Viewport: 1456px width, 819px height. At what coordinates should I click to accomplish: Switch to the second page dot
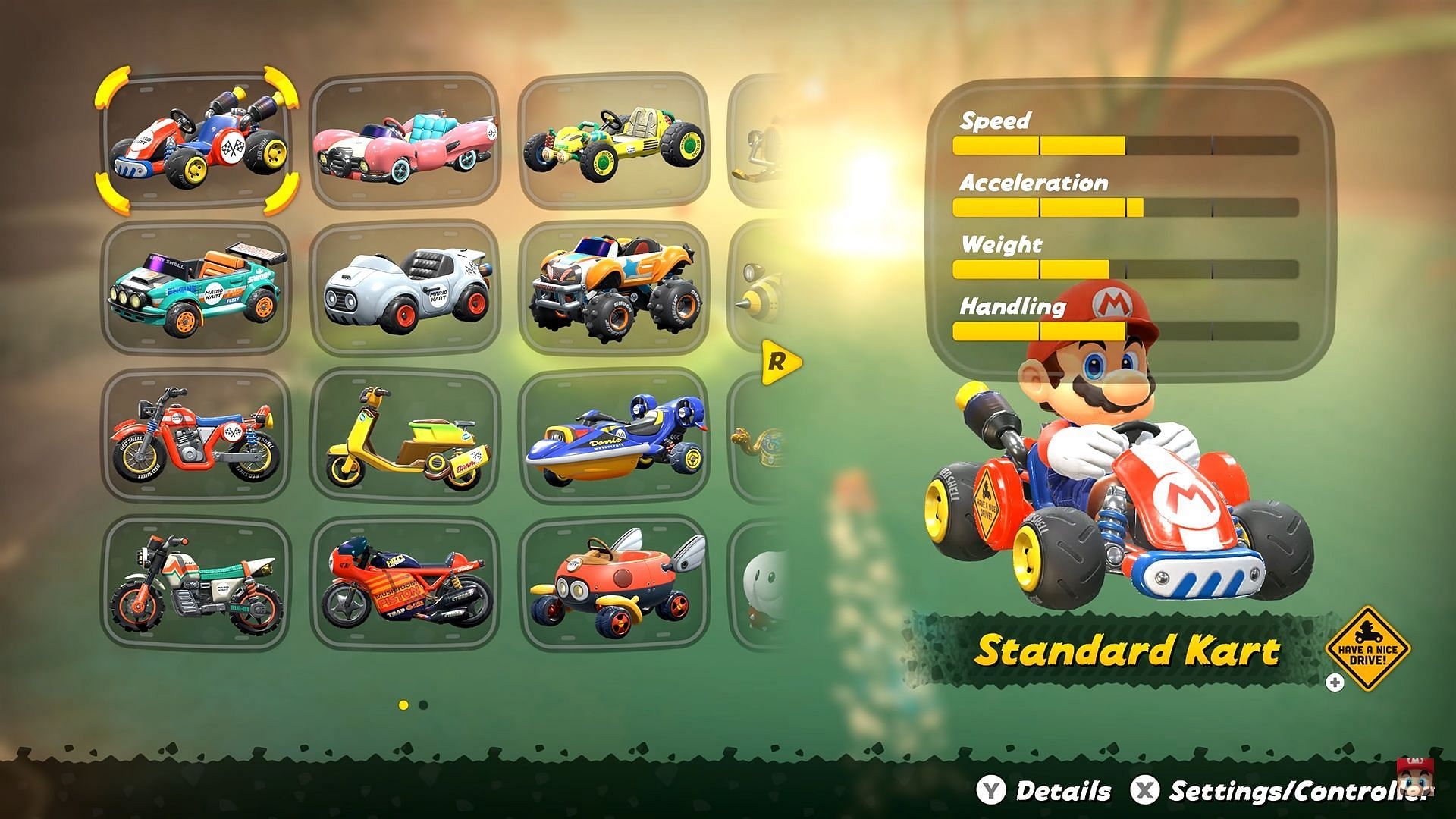[x=423, y=705]
